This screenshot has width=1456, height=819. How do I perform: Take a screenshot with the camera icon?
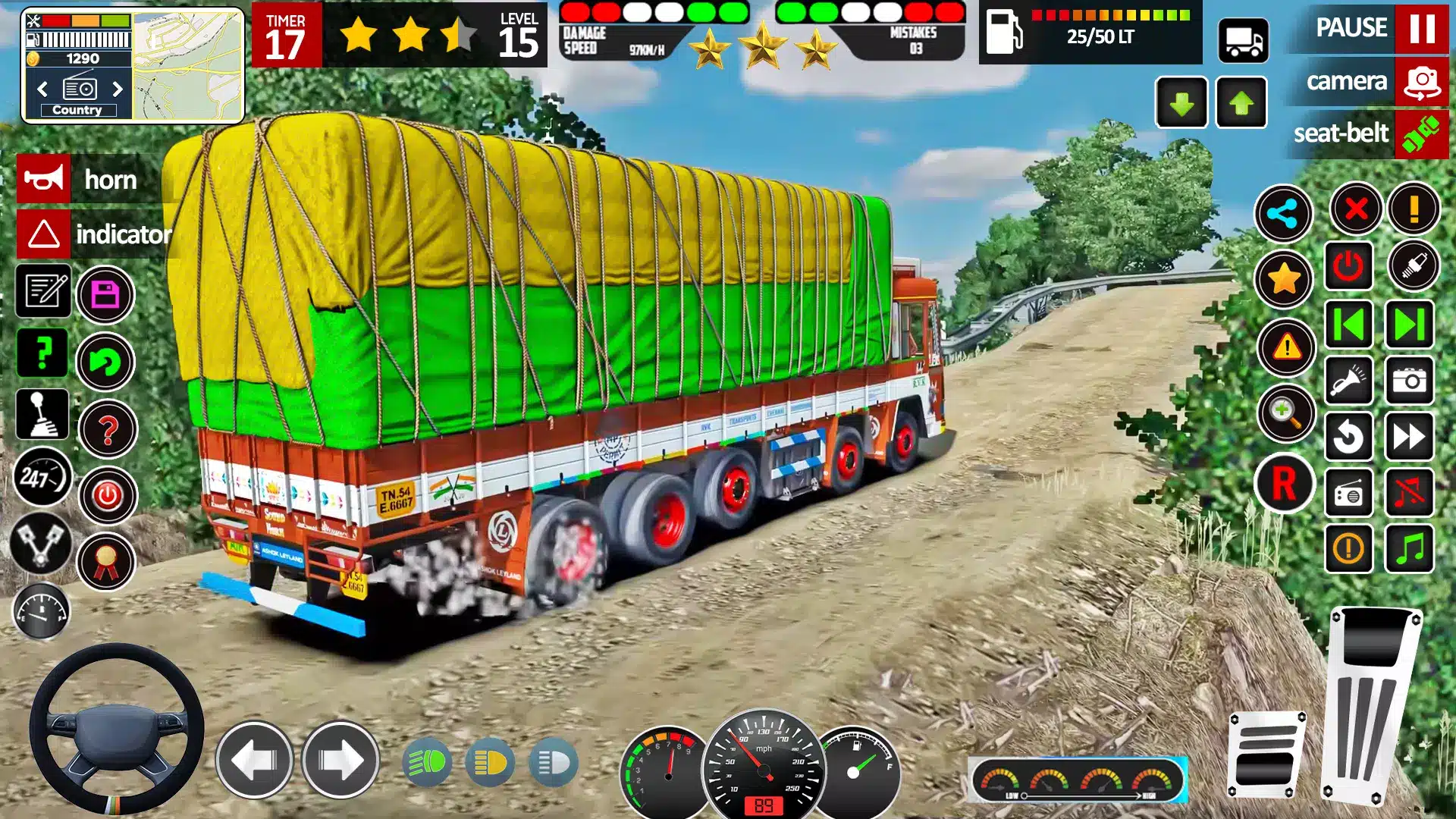click(x=1410, y=380)
